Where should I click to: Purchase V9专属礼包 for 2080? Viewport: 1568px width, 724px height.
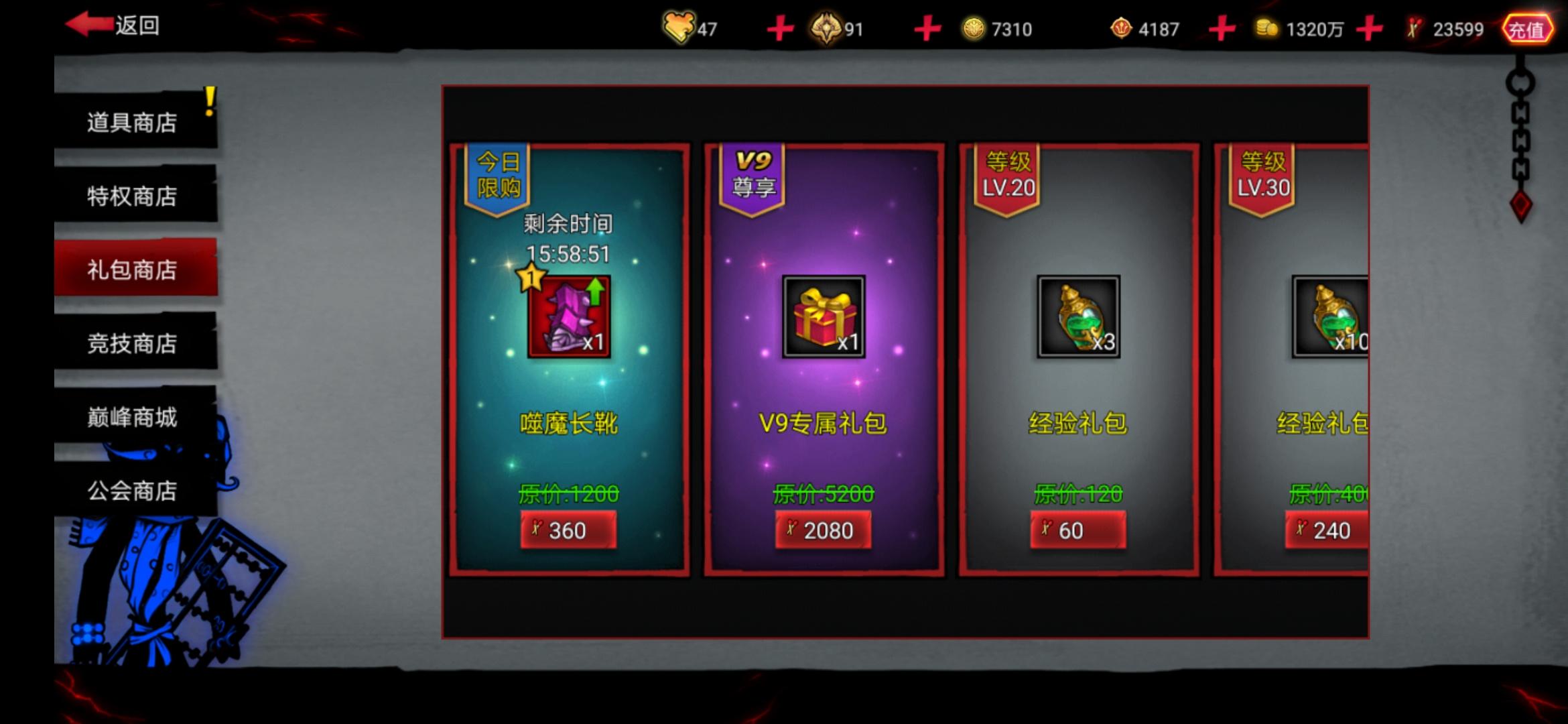pyautogui.click(x=822, y=530)
